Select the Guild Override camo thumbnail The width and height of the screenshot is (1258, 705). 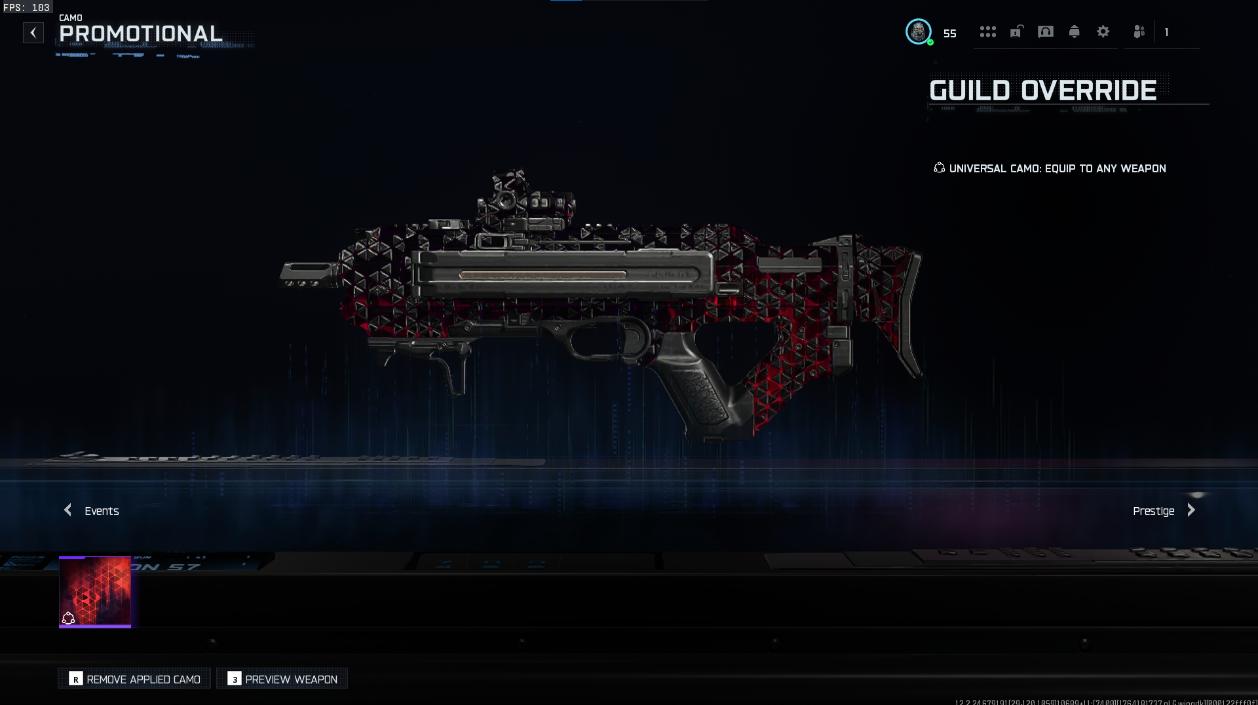(95, 592)
